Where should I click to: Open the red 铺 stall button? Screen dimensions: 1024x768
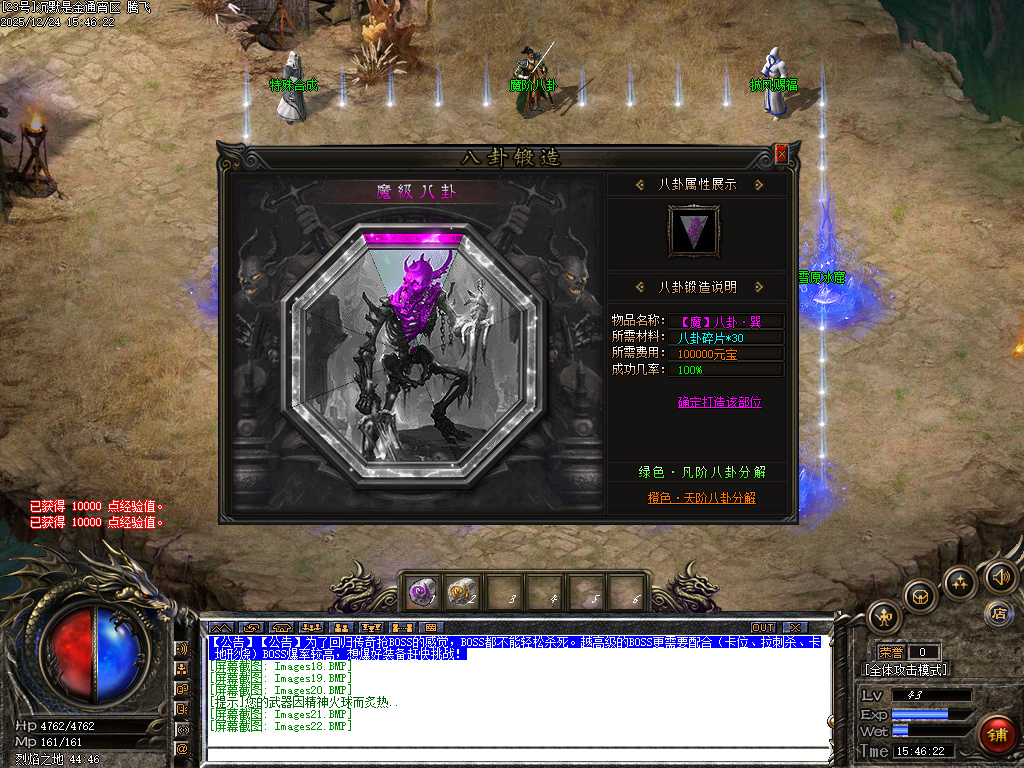point(996,736)
